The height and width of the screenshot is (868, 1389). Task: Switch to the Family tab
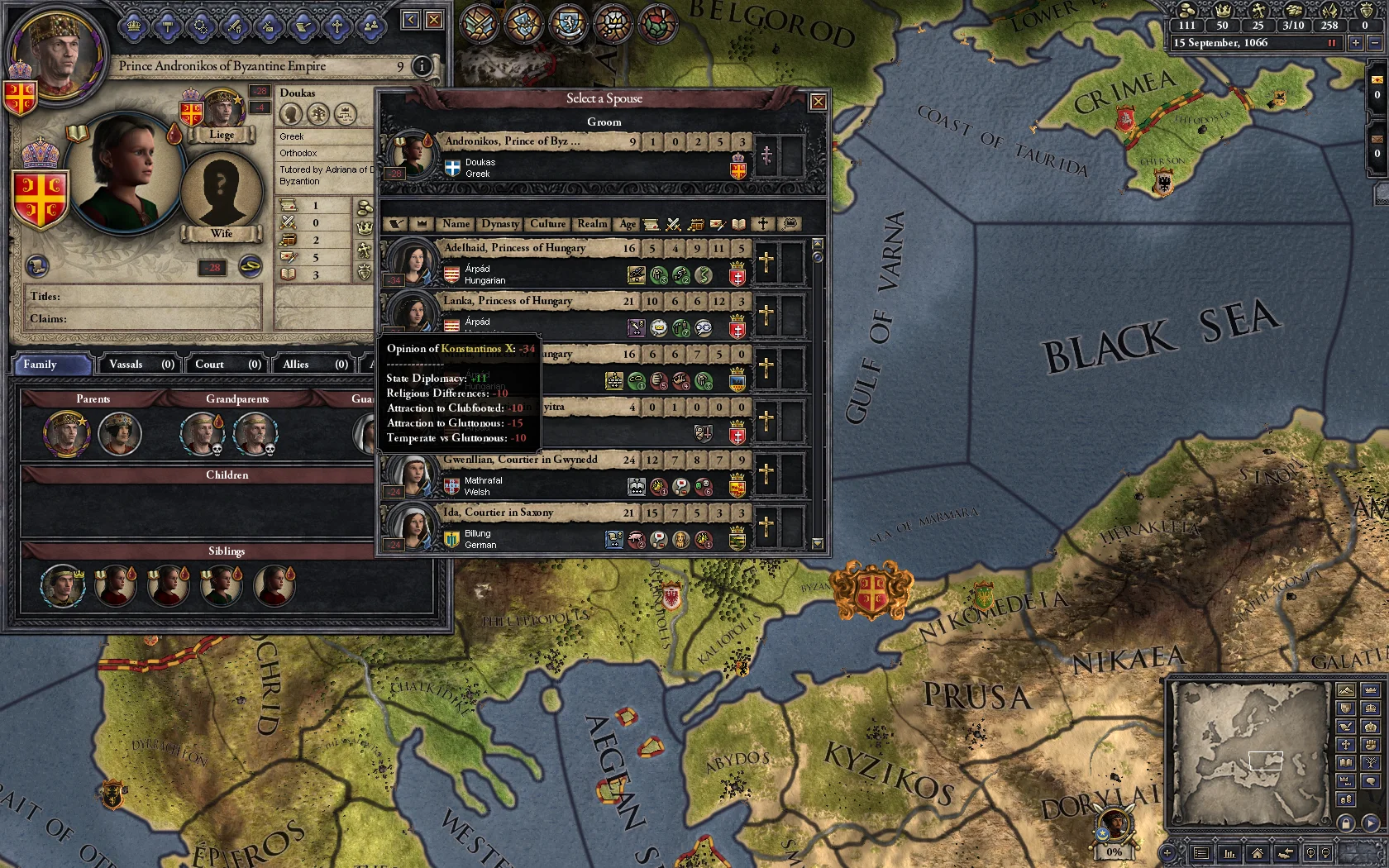tap(51, 365)
